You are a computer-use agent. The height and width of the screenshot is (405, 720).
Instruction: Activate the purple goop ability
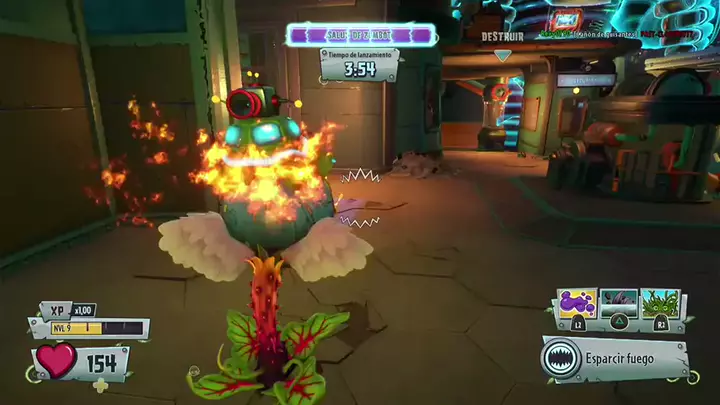577,304
